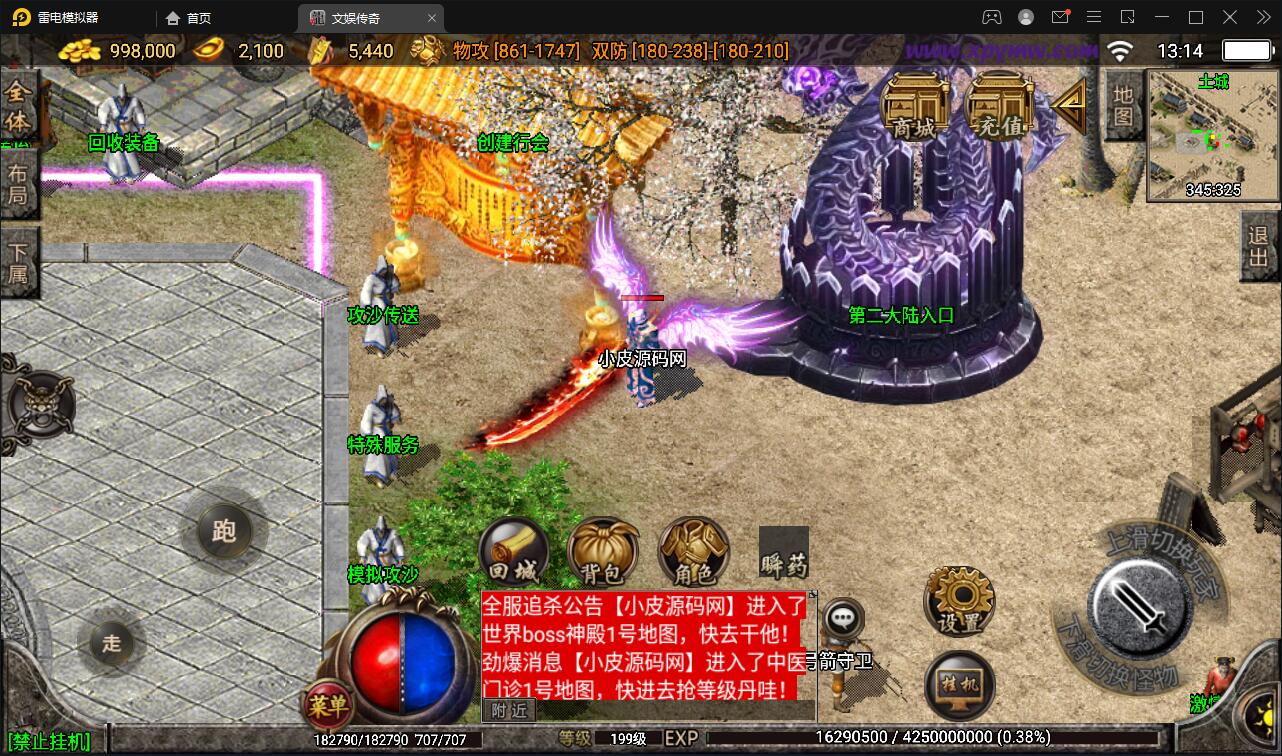Viewport: 1282px width, 756px height.
Task: Click the 土城 minimap to navigate
Action: point(1211,135)
